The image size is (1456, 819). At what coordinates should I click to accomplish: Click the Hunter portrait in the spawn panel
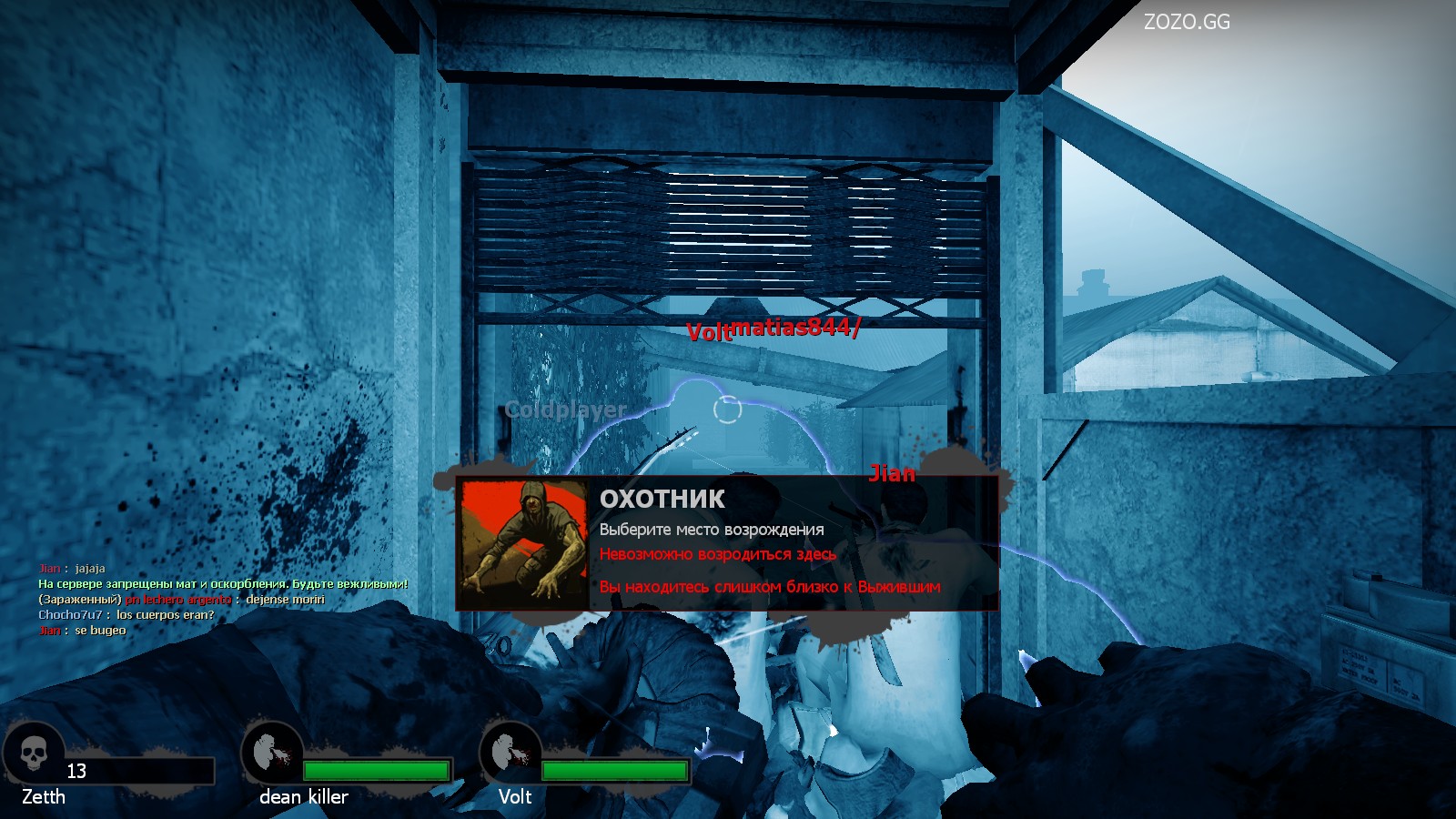523,542
